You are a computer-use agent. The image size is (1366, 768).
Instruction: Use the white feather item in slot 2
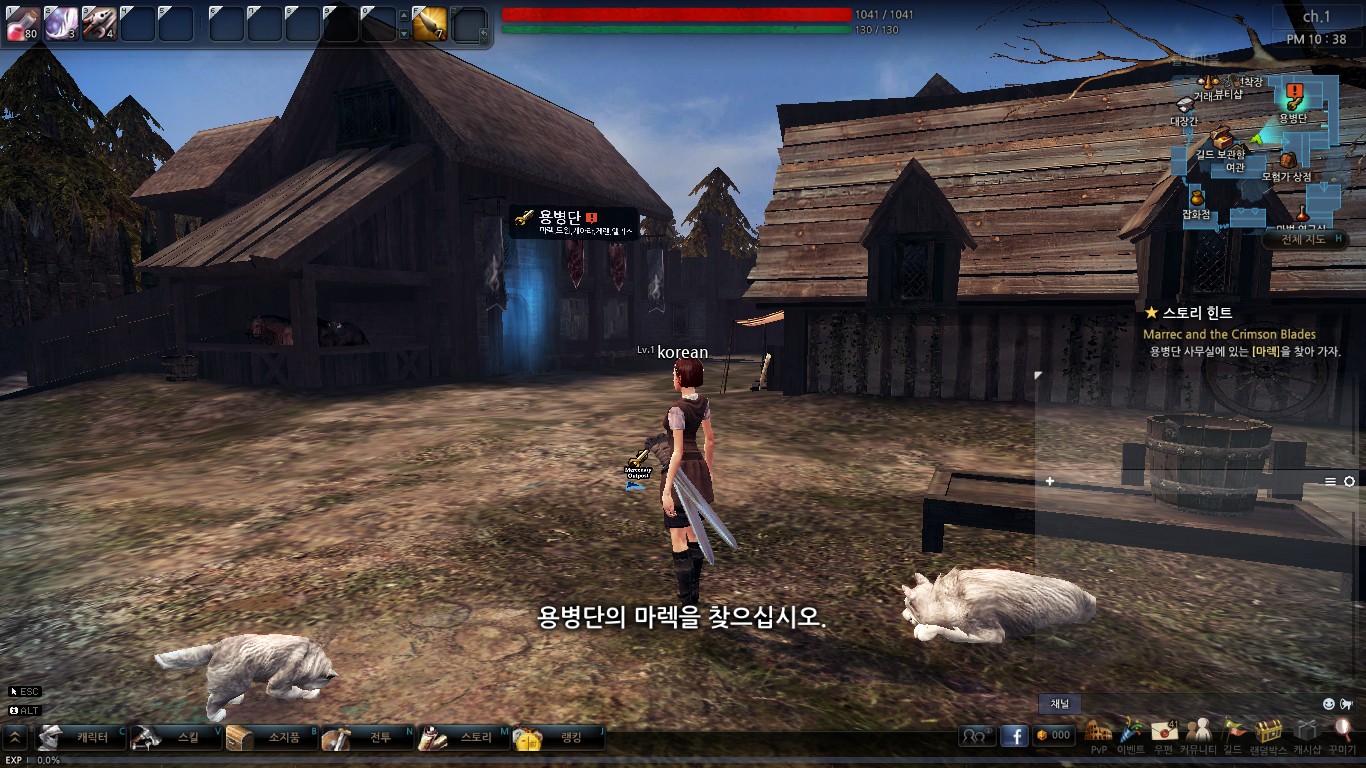click(60, 23)
